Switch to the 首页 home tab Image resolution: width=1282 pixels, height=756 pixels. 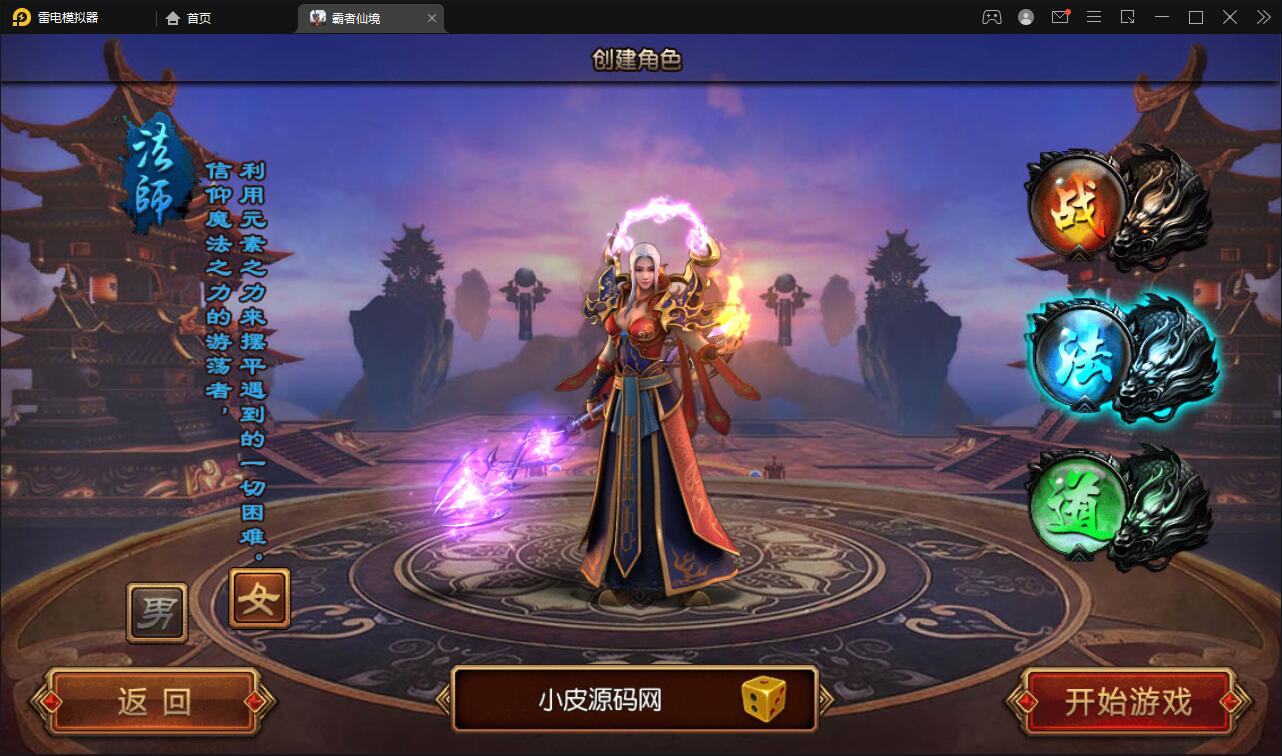pos(188,18)
